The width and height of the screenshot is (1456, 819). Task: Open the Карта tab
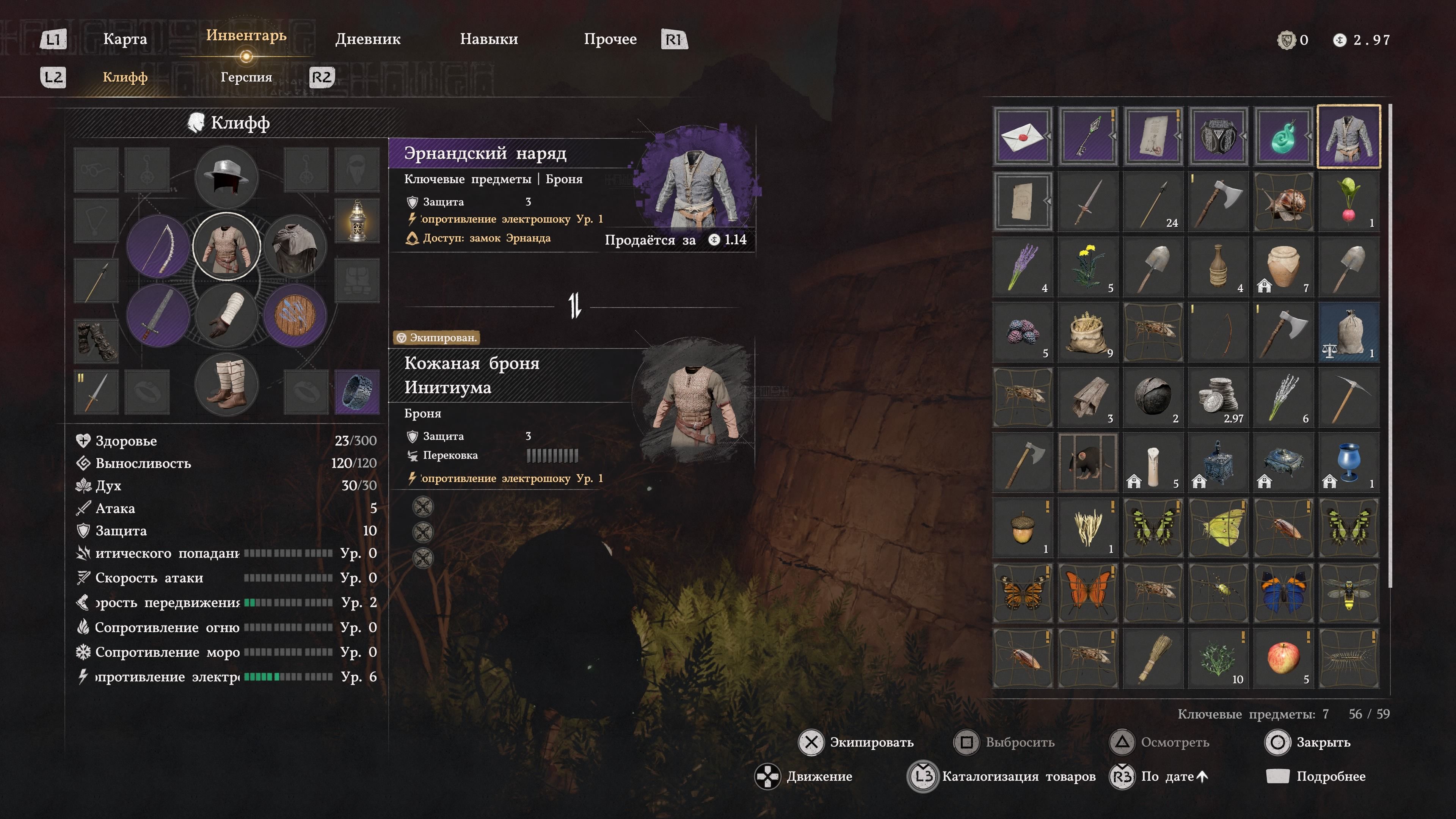(x=125, y=39)
